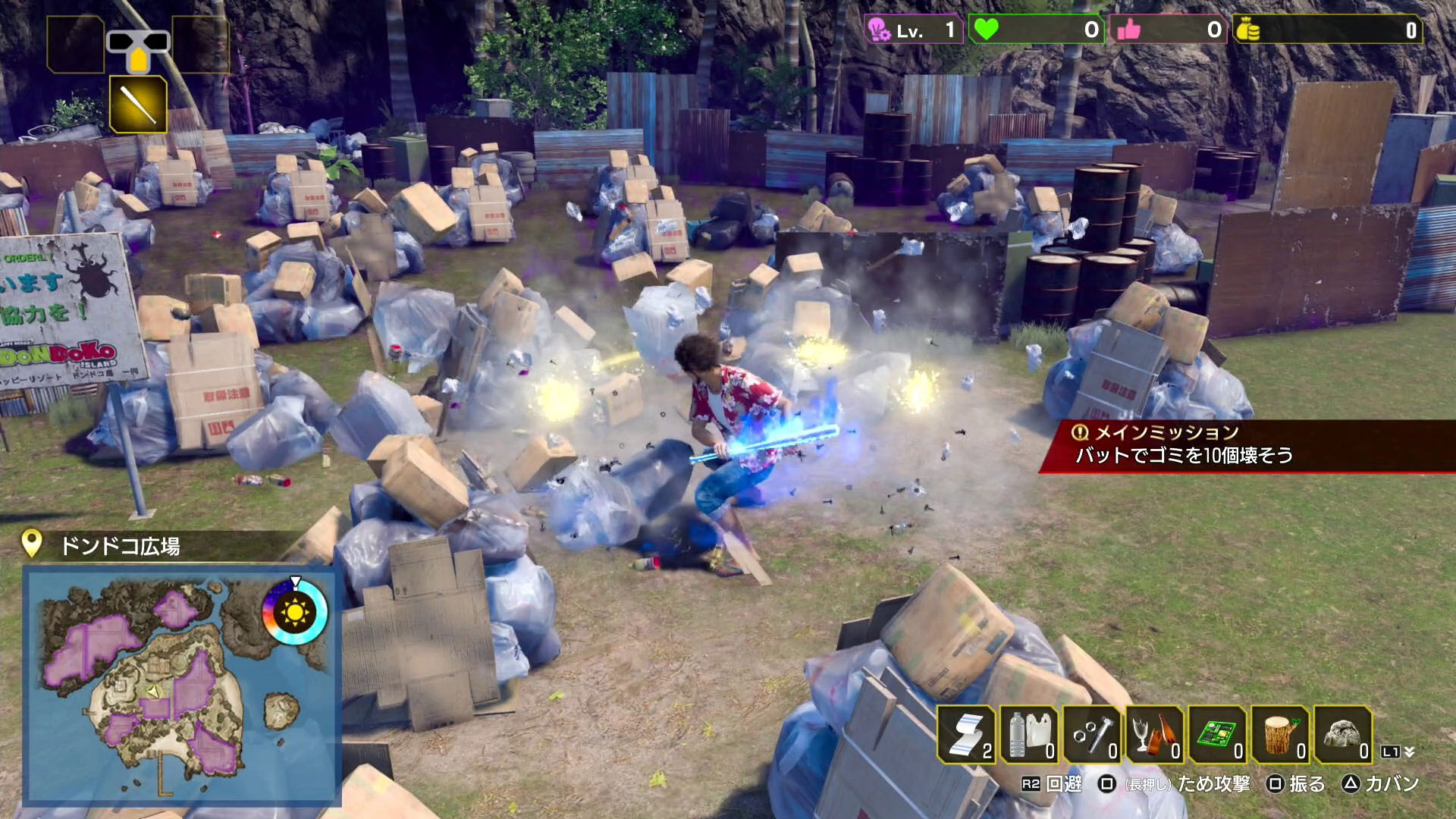
Task: Choose the nuts and bolt material slot
Action: [1092, 734]
